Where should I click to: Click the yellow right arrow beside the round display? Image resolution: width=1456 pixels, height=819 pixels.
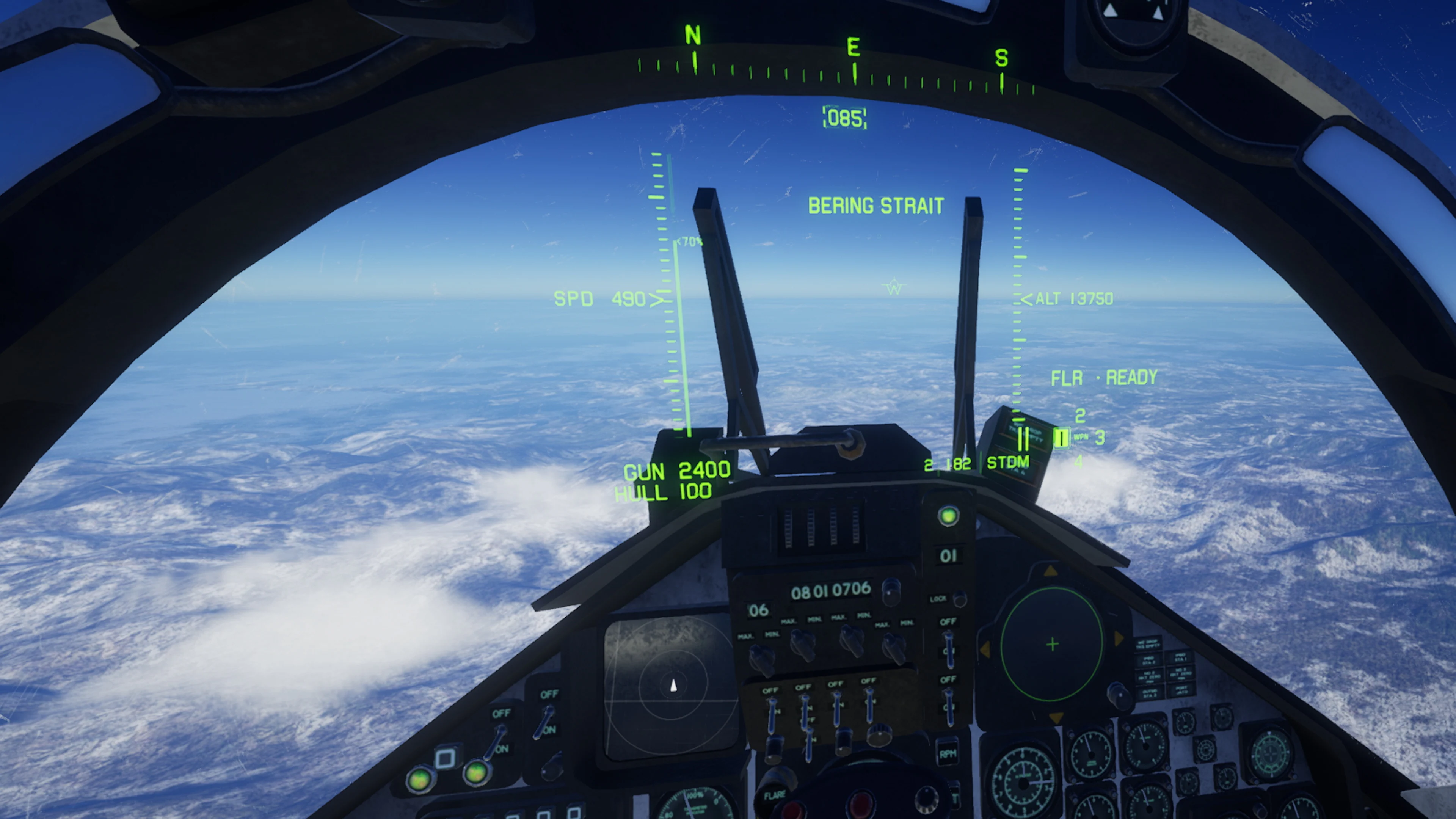tap(1118, 639)
